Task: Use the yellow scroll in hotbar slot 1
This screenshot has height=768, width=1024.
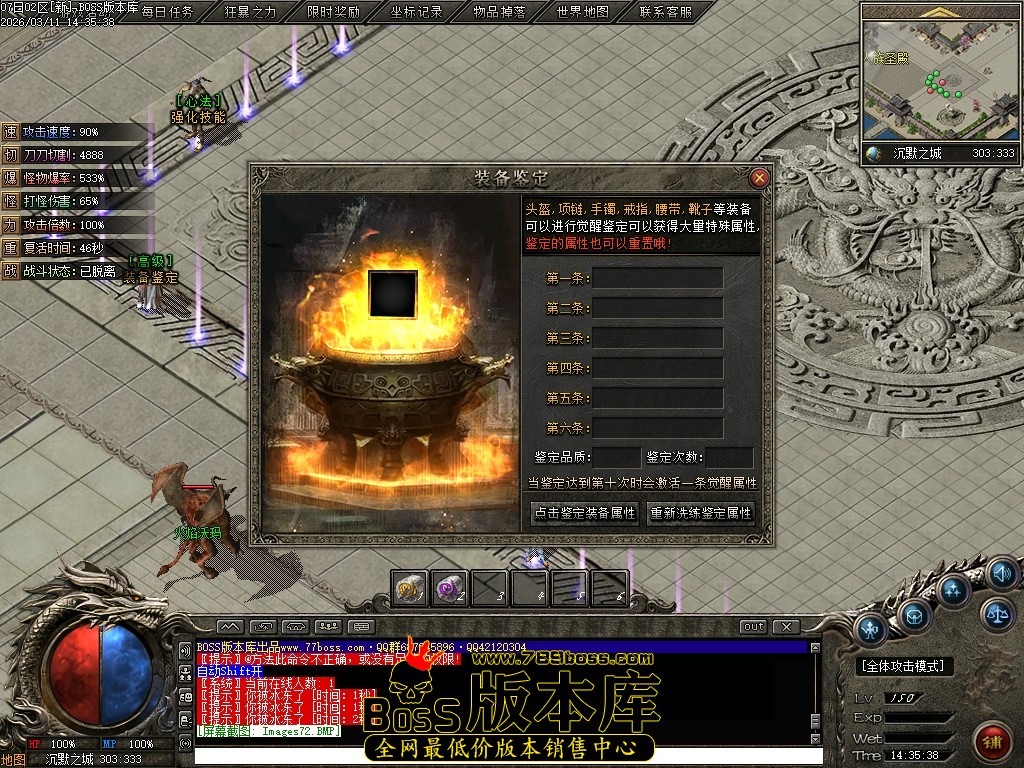Action: [410, 588]
